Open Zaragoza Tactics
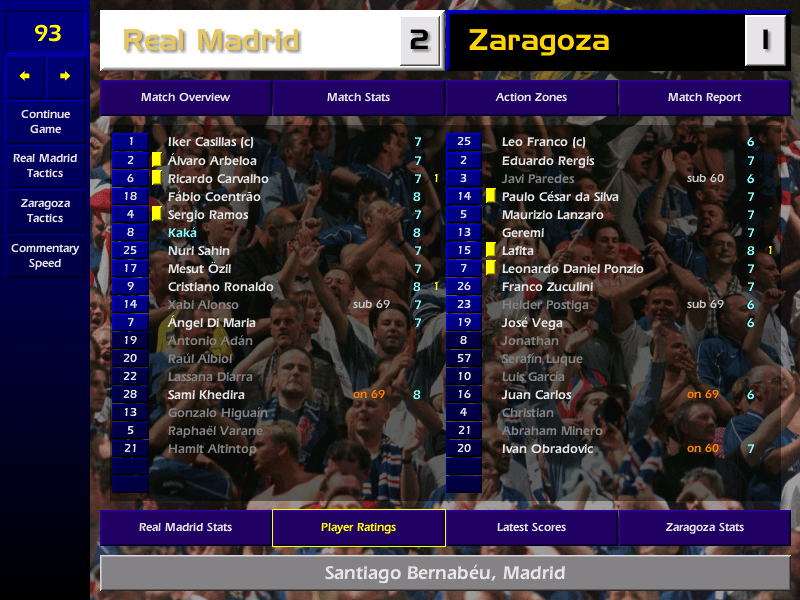Screen dimensions: 800x600 pyautogui.click(x=45, y=210)
